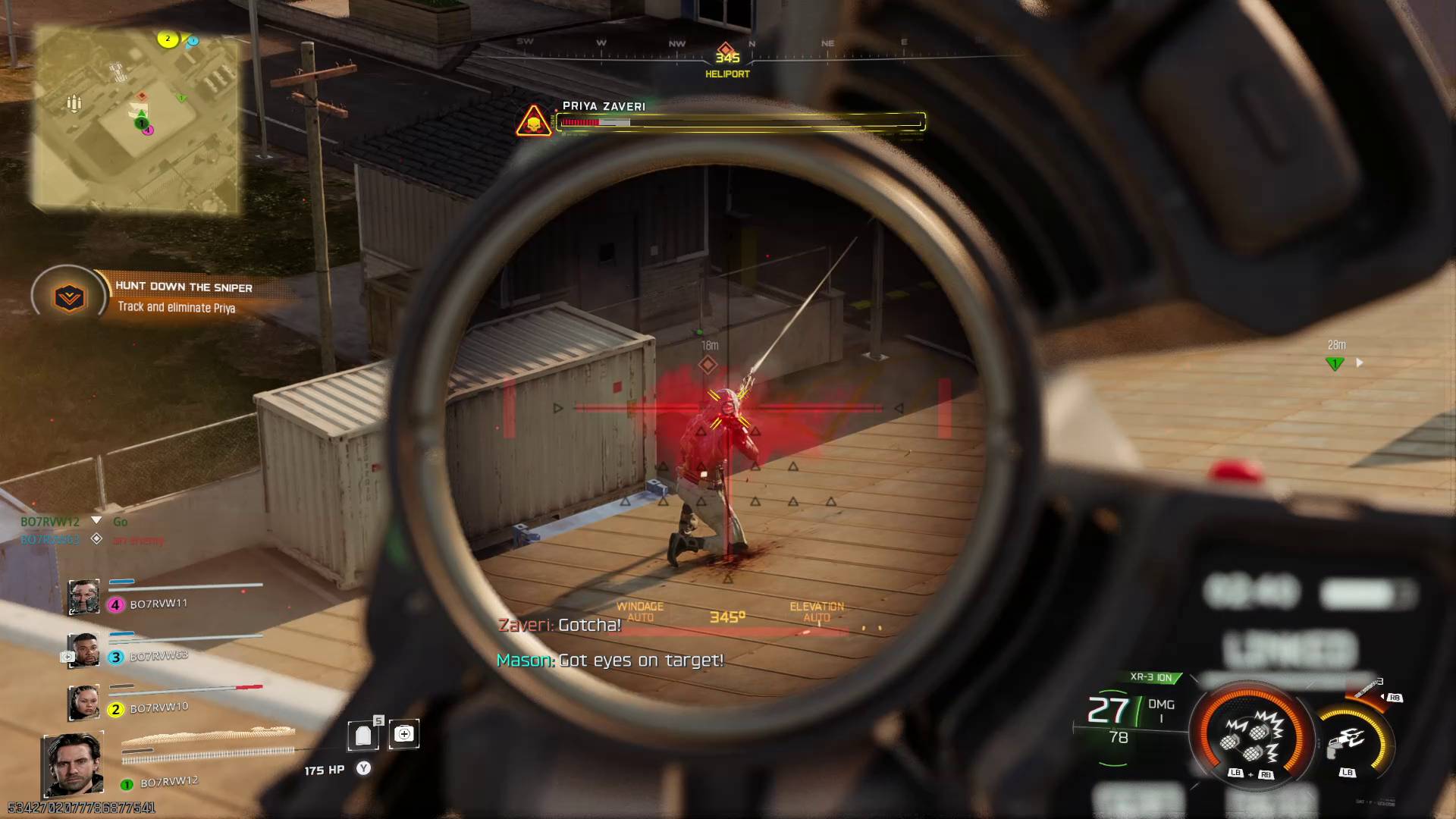This screenshot has height=819, width=1456.
Task: Click the Y button prompt next to 175 HP
Action: 363,768
